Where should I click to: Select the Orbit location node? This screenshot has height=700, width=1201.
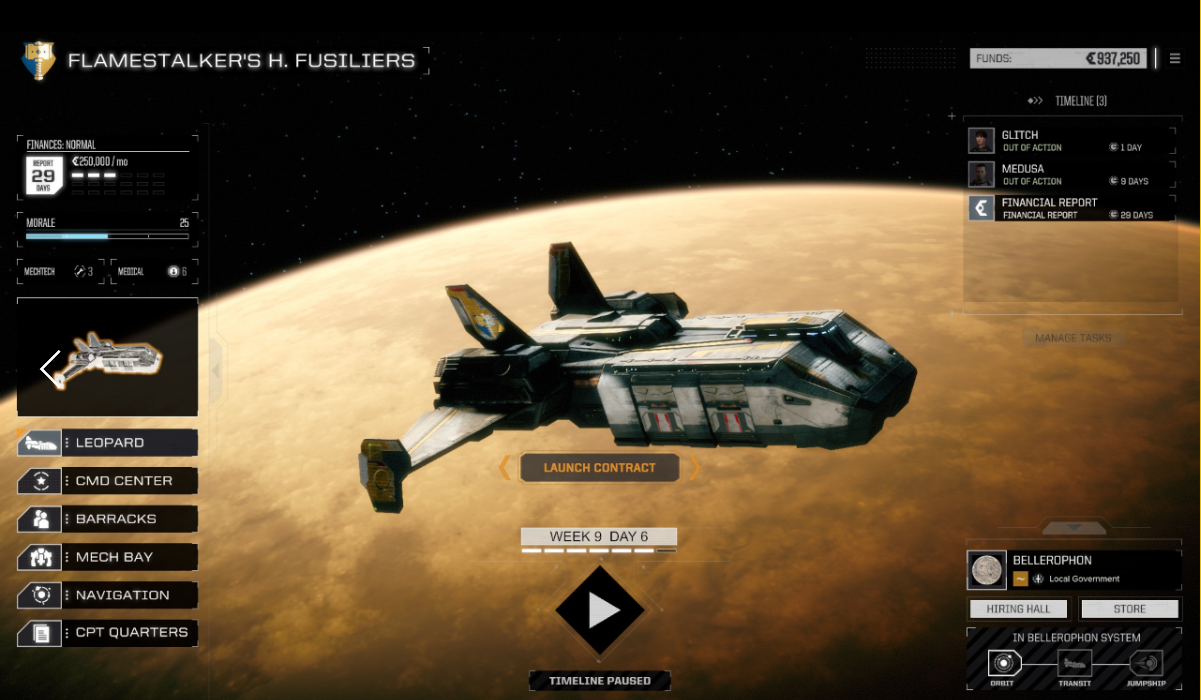click(x=1001, y=663)
